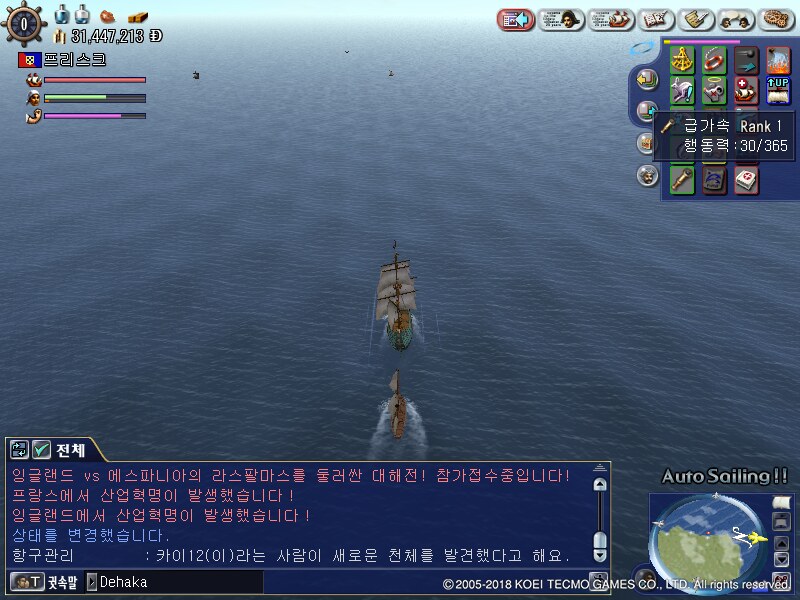Viewport: 800px width, 600px height.
Task: Open the menu list with the red arrow button
Action: pos(516,19)
